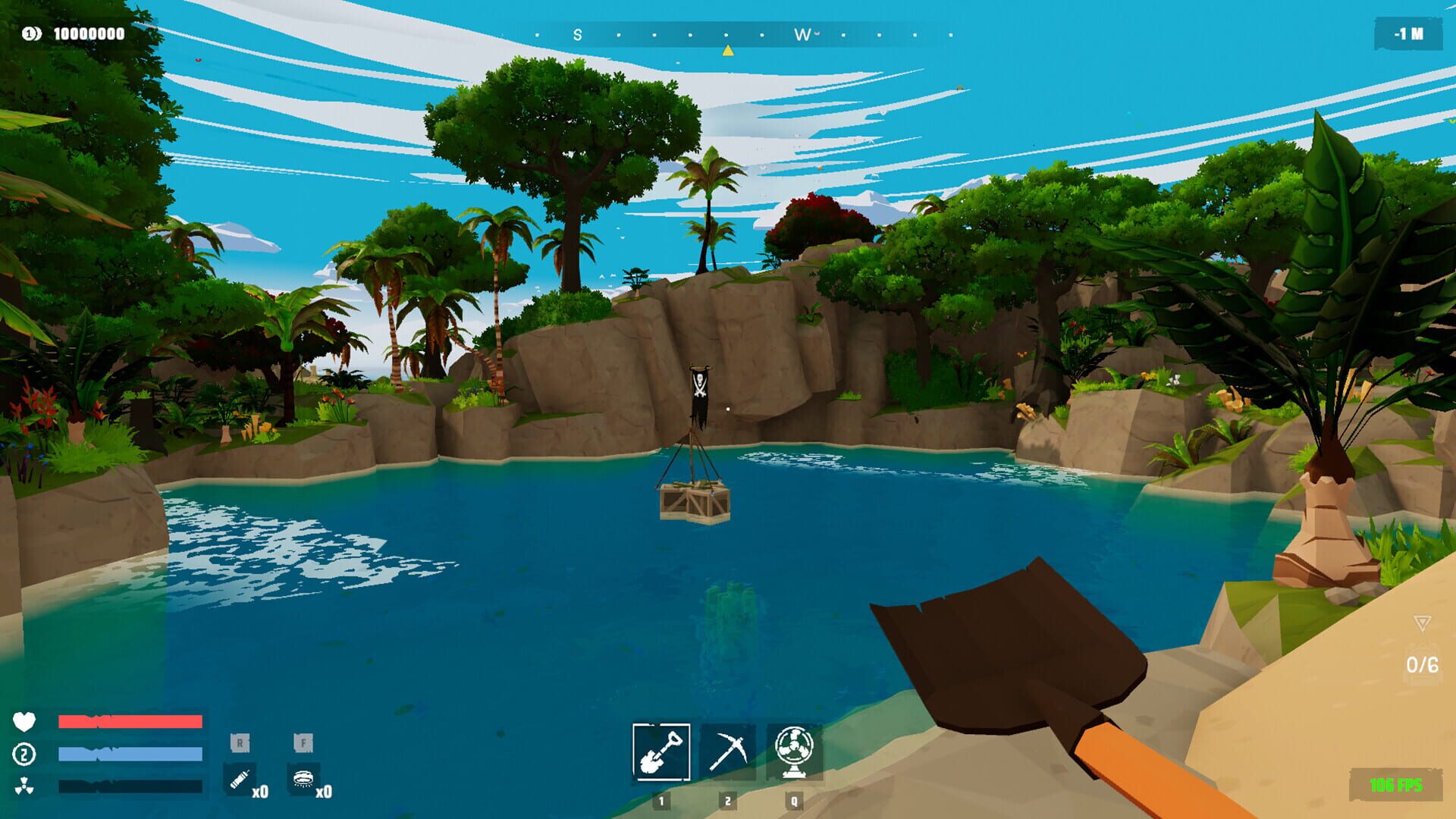Click the -1 M depth indicator
The width and height of the screenshot is (1456, 819).
point(1409,33)
